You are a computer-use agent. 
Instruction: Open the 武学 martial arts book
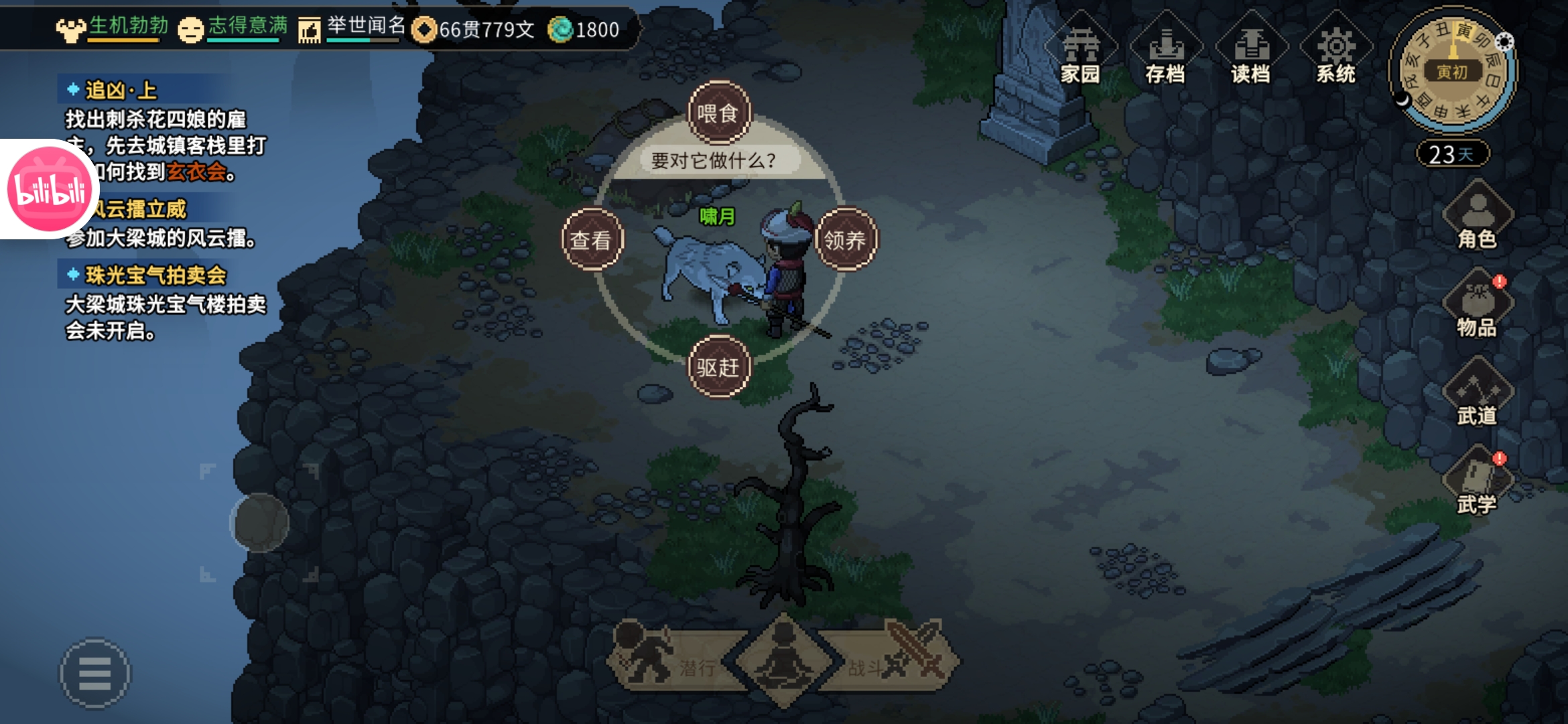[x=1477, y=483]
